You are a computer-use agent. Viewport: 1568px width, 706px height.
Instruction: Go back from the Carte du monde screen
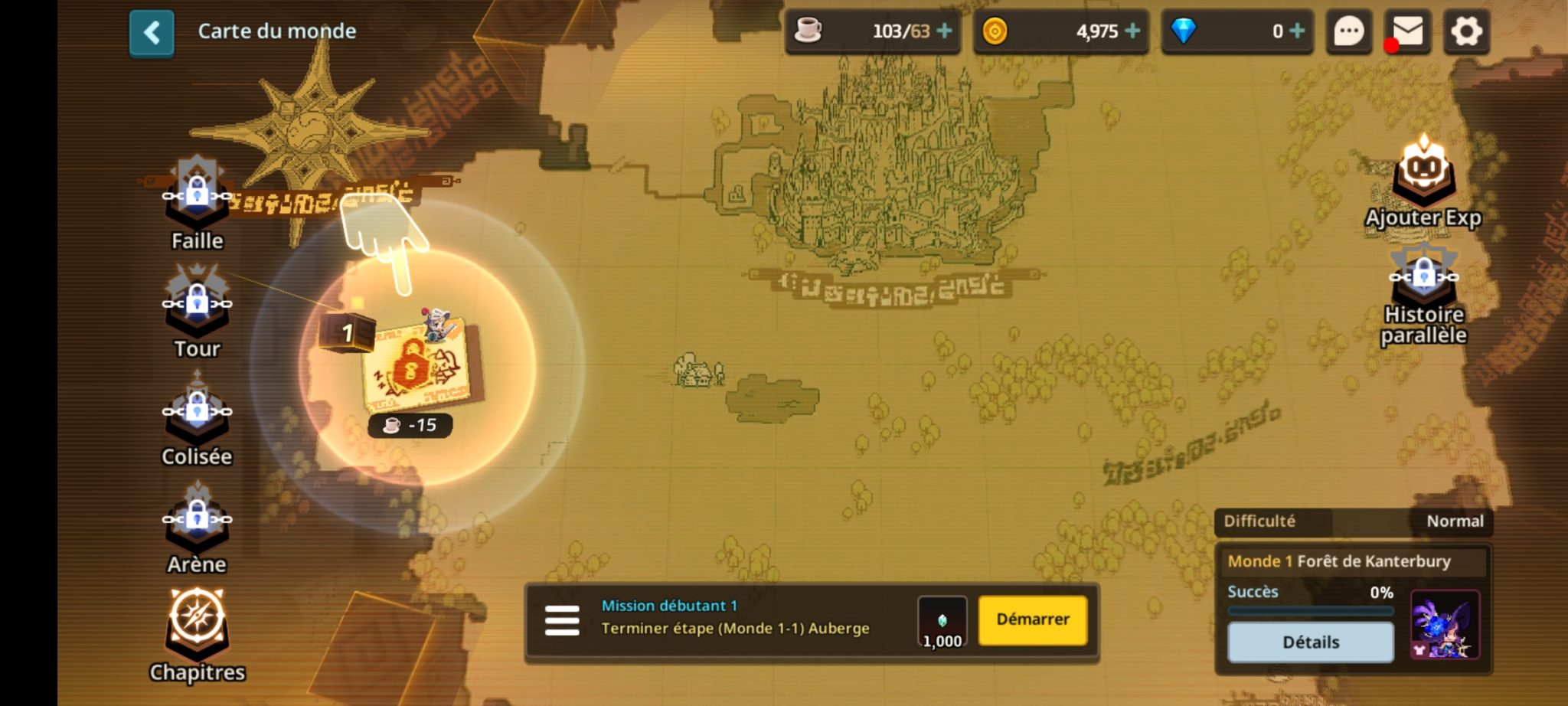[x=152, y=34]
